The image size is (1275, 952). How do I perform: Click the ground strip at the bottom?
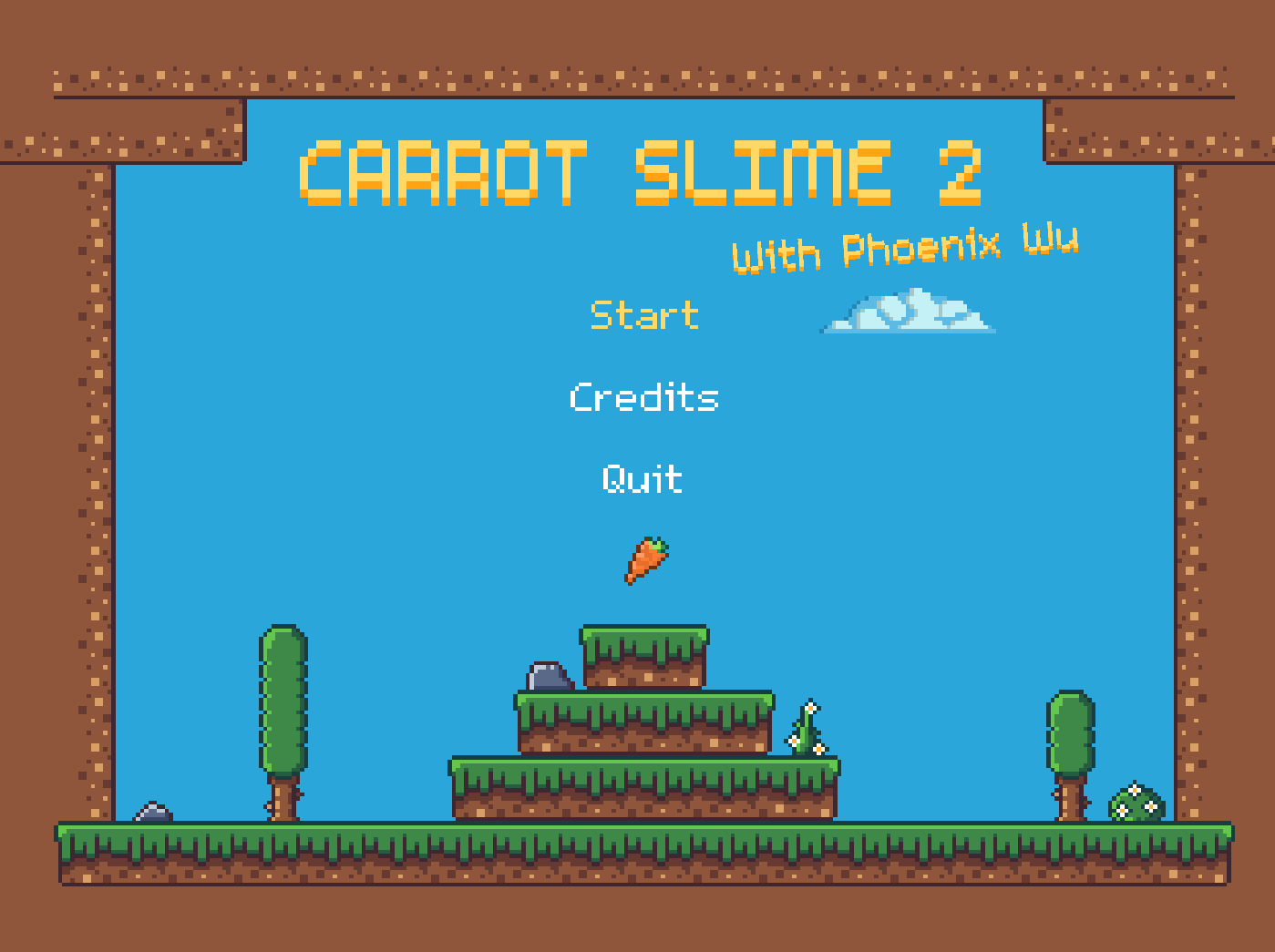tap(638, 856)
